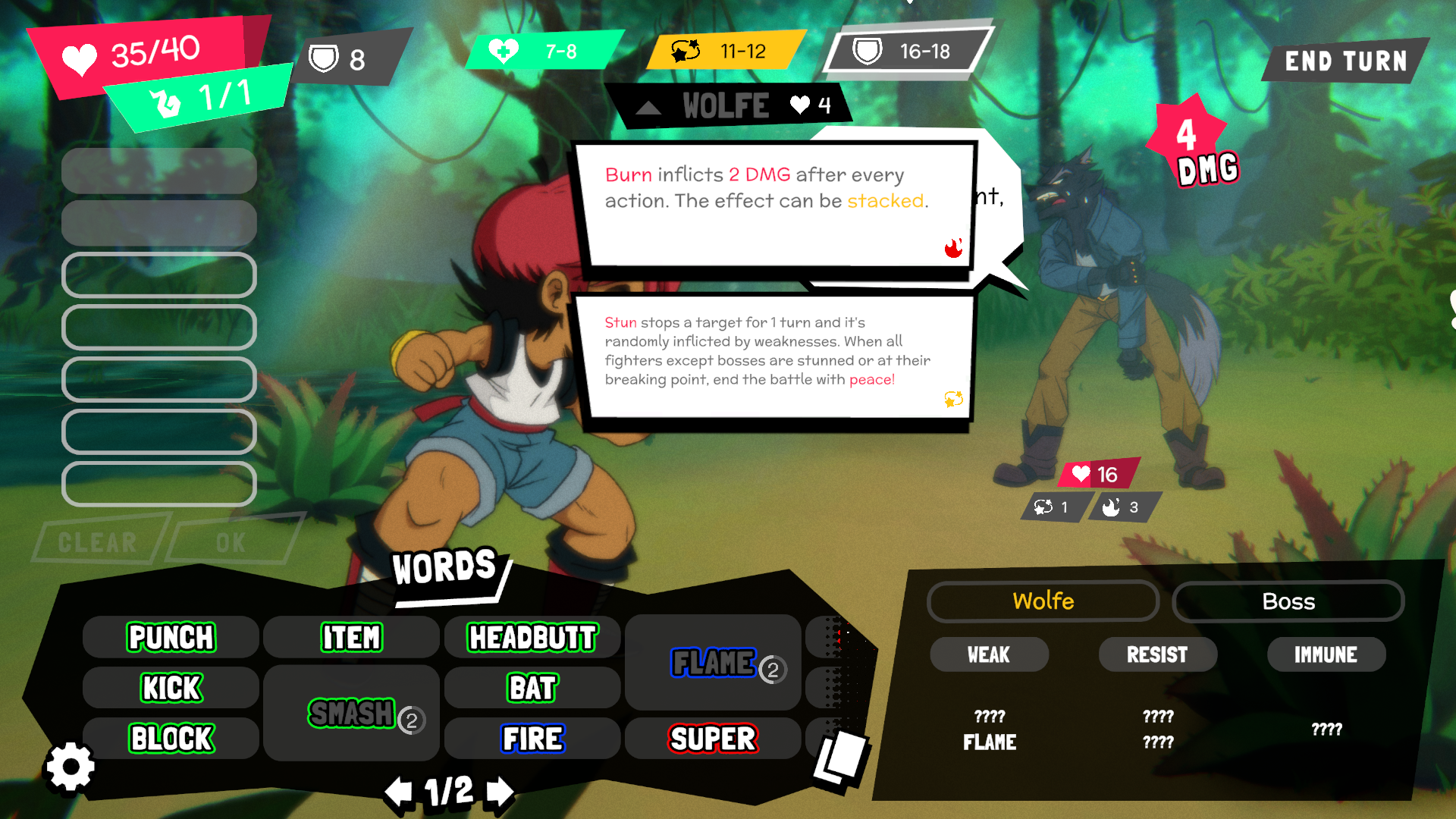Choose the KICK word
The image size is (1456, 819).
pyautogui.click(x=171, y=689)
